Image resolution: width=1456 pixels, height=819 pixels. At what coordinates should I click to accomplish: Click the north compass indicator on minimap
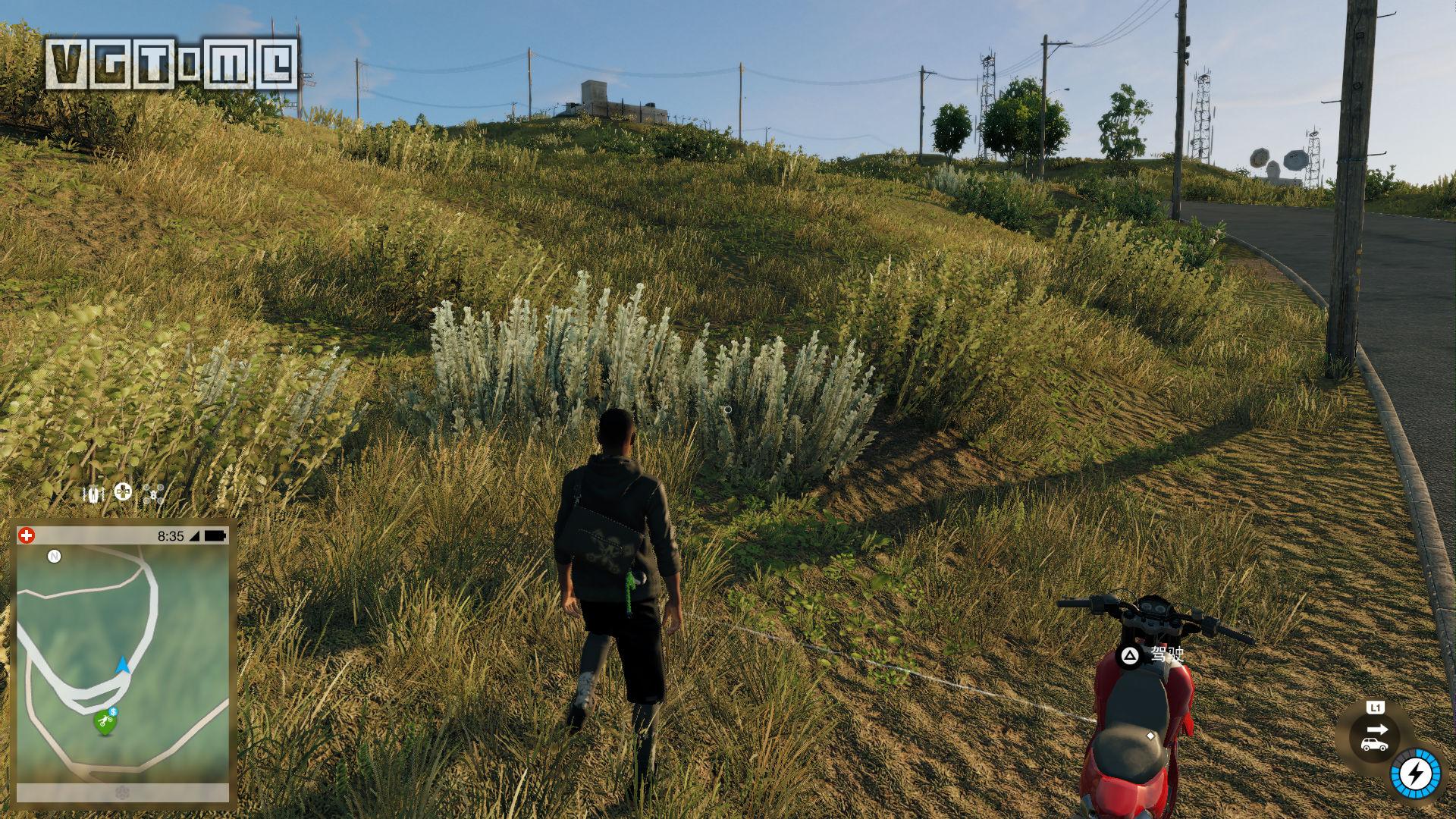pos(54,557)
